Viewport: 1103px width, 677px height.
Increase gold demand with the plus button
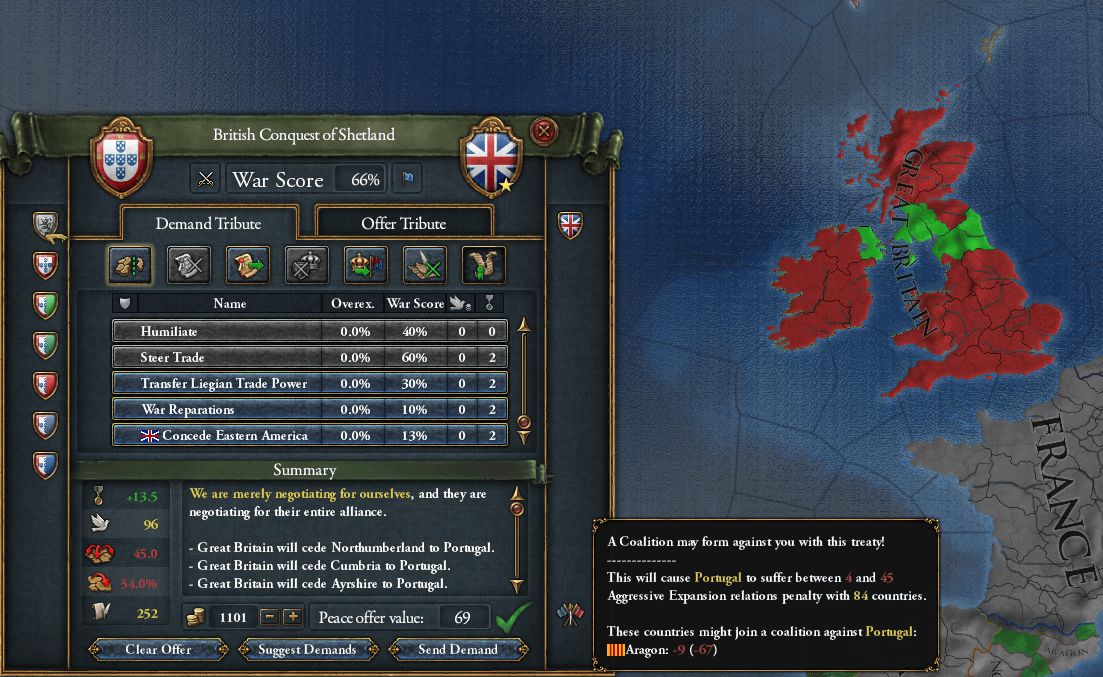[293, 617]
